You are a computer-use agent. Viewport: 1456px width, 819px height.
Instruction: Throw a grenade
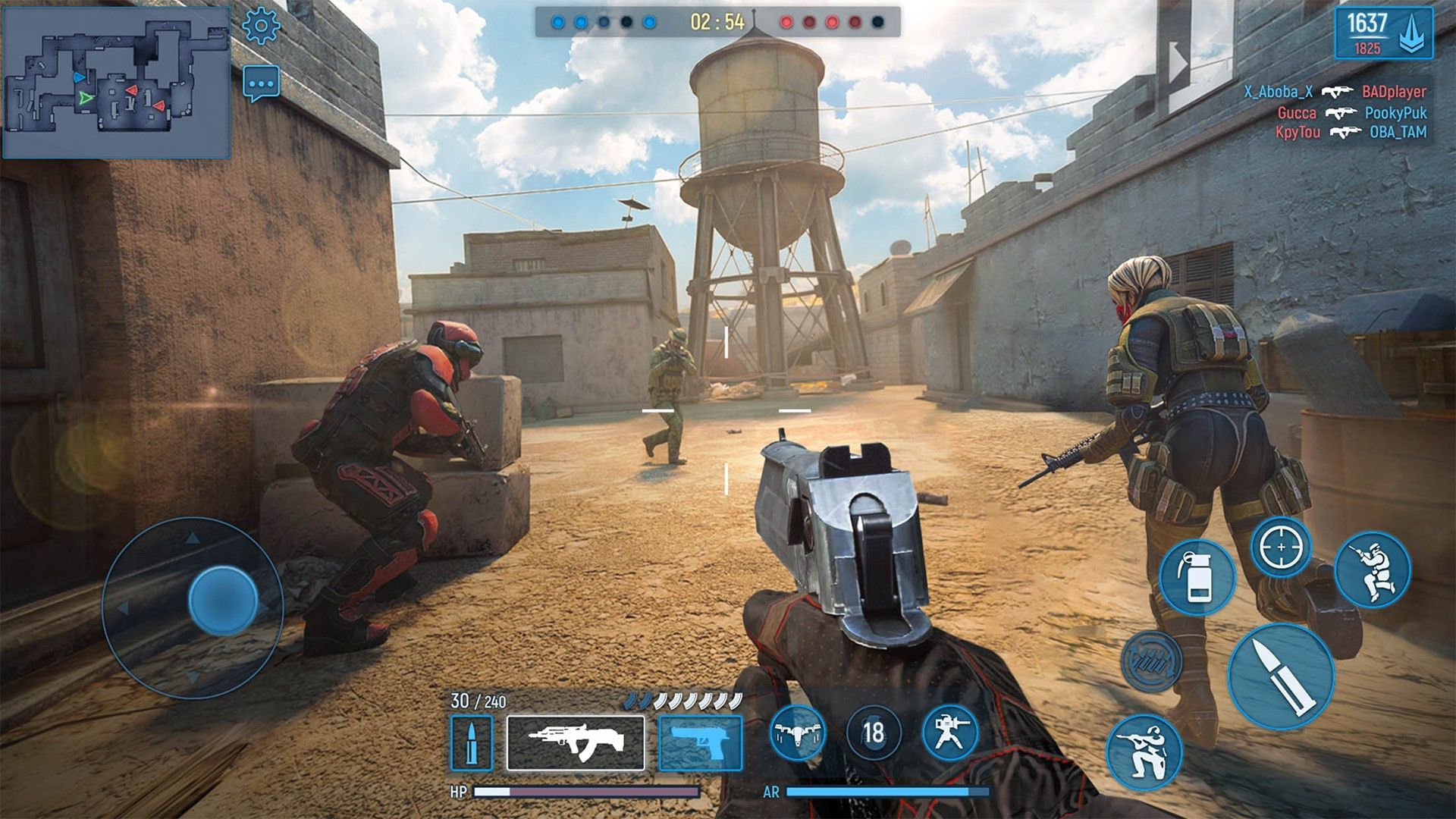click(x=1197, y=578)
